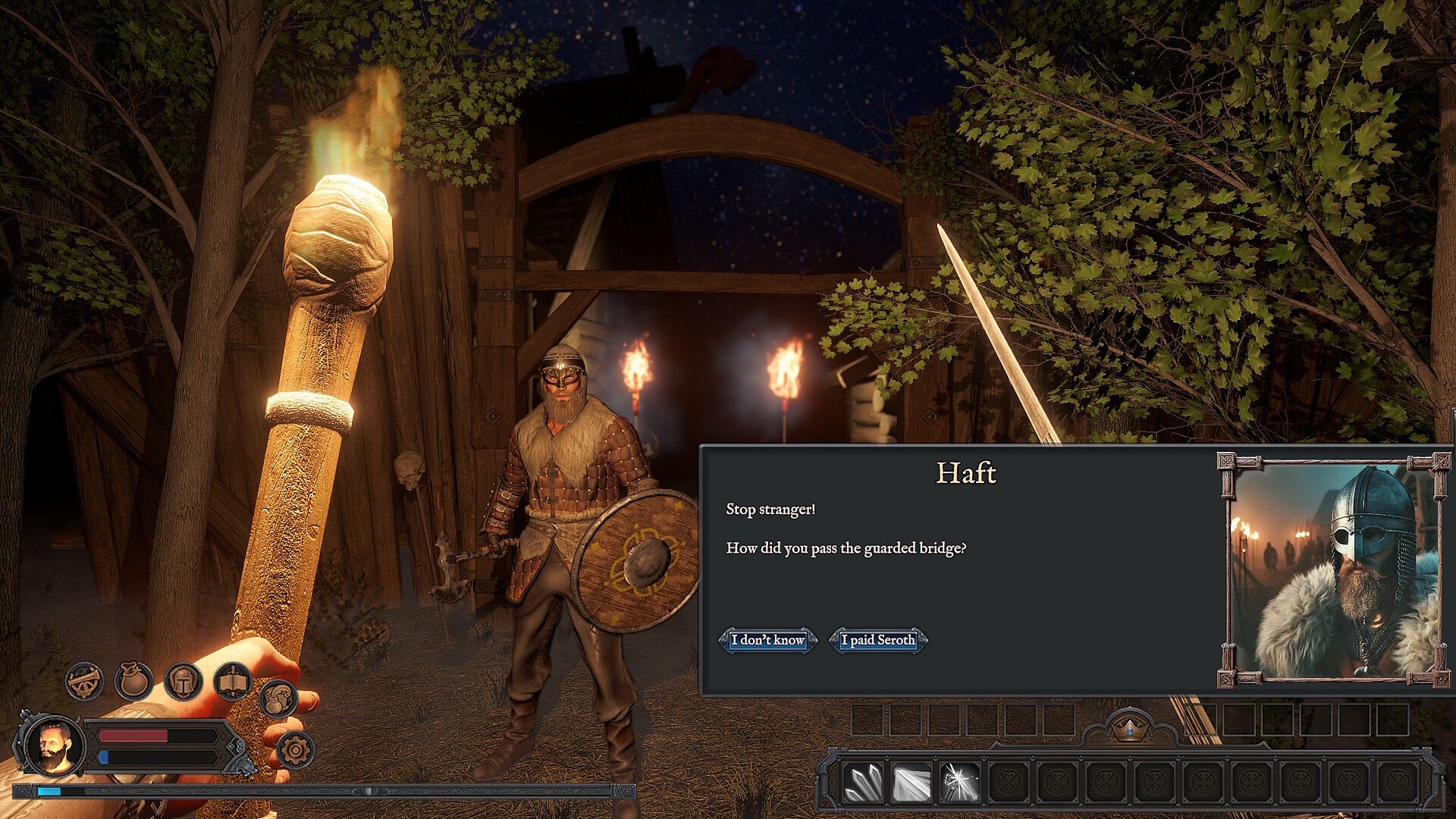Open settings with the gear icon
The width and height of the screenshot is (1456, 819).
(x=294, y=750)
